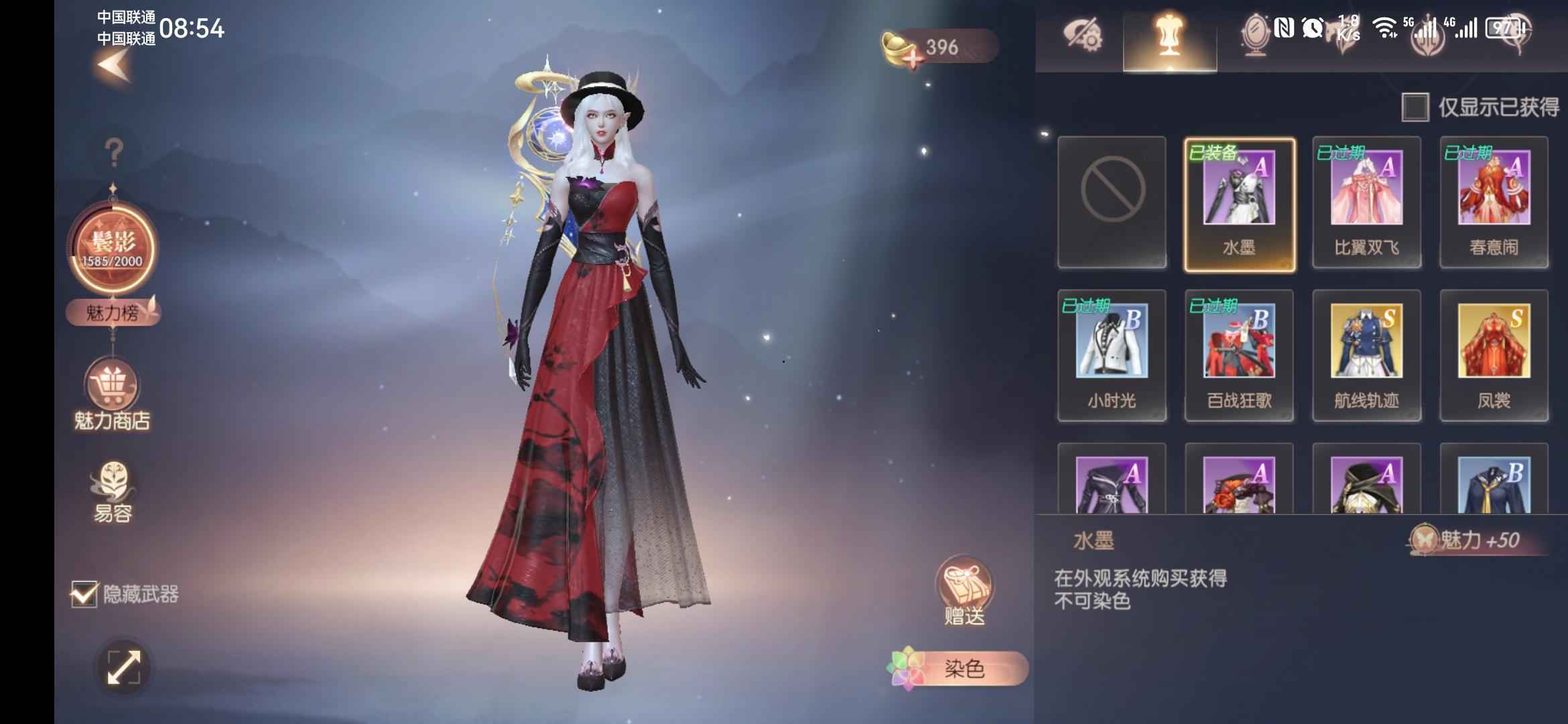Screen dimensions: 1568x724
Task: Select the 小时光 outfit
Action: pos(1112,355)
